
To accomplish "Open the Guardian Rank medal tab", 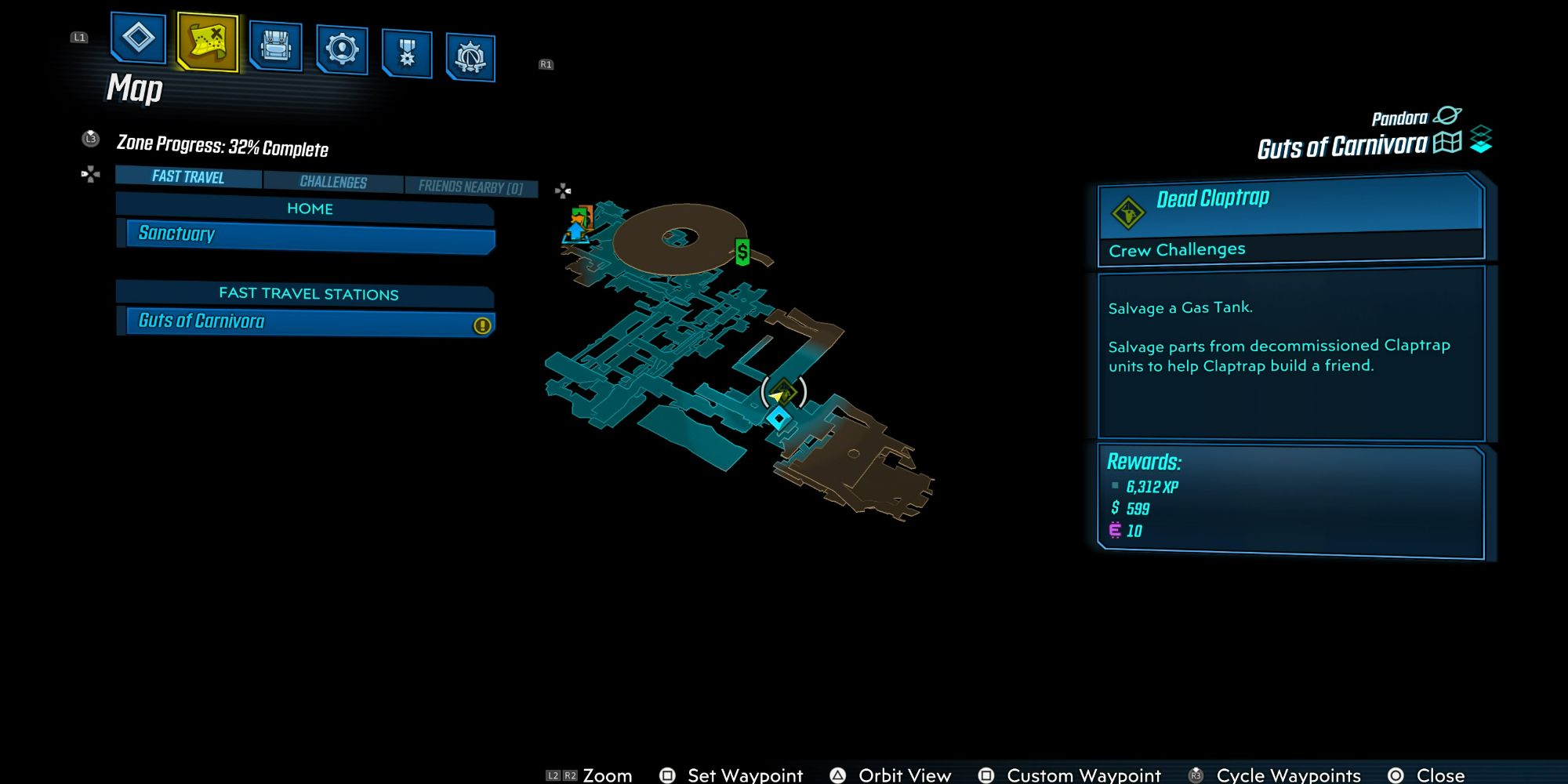I will (407, 53).
